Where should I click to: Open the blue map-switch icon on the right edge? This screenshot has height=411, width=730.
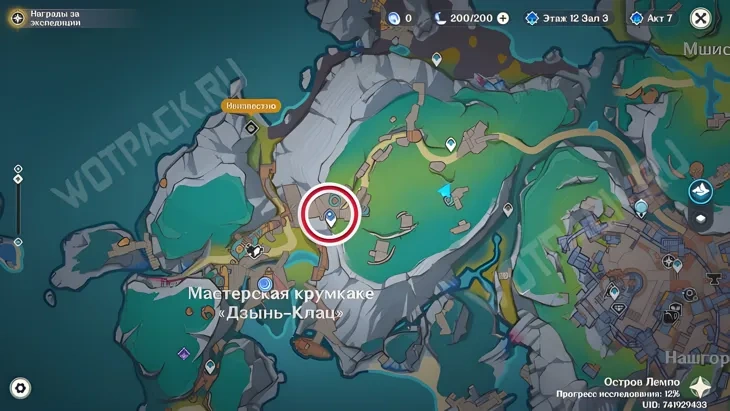coord(700,190)
